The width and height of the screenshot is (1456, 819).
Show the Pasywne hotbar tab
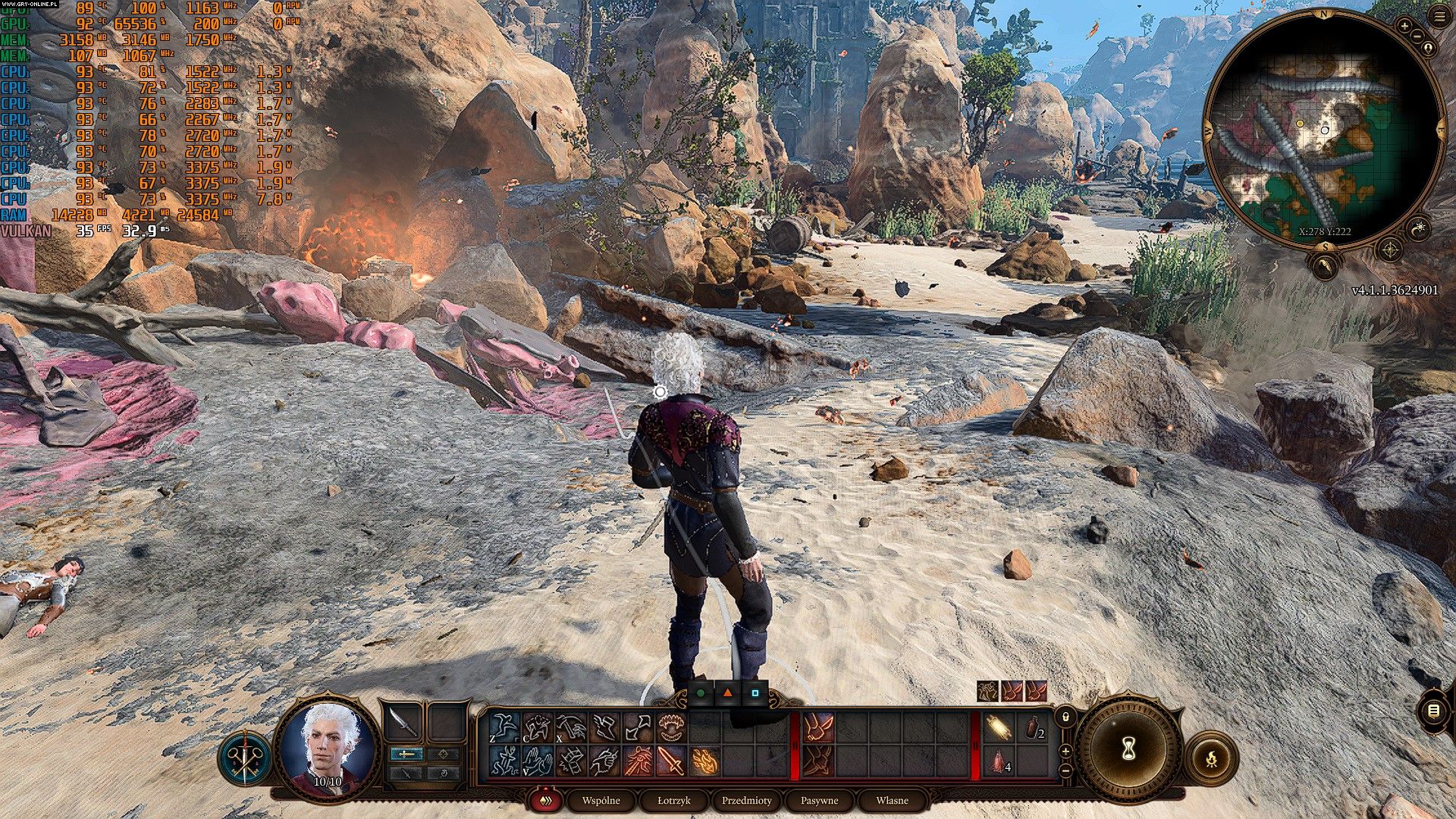(x=819, y=800)
